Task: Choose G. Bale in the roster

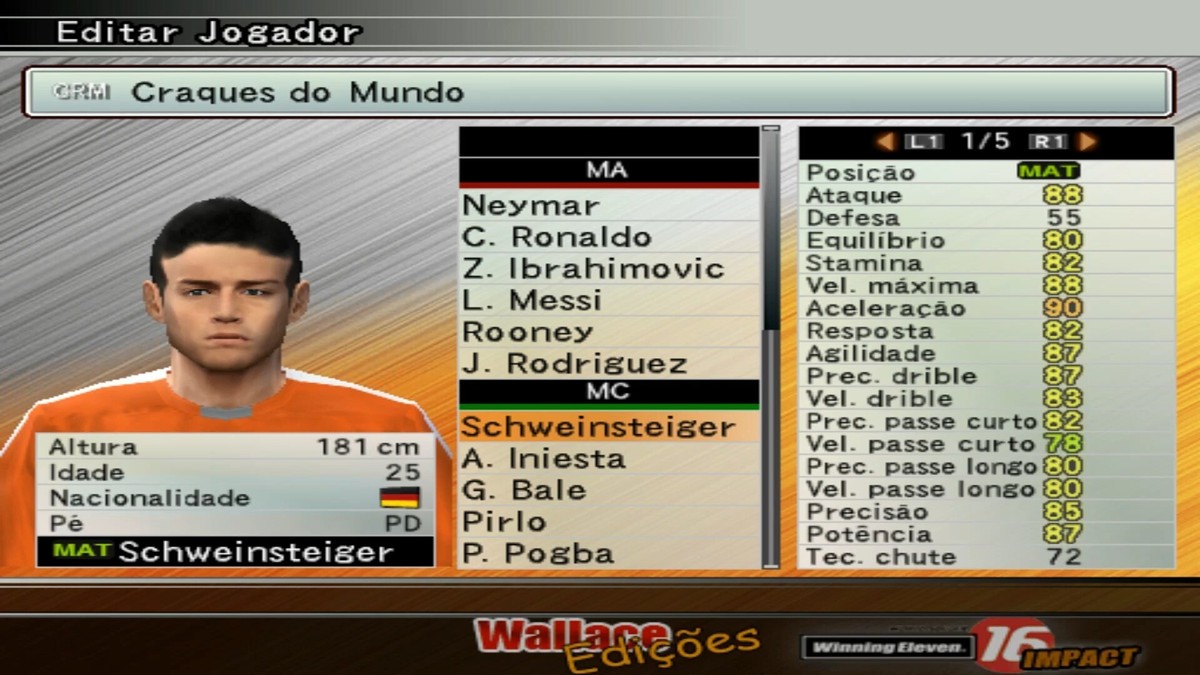Action: tap(608, 490)
